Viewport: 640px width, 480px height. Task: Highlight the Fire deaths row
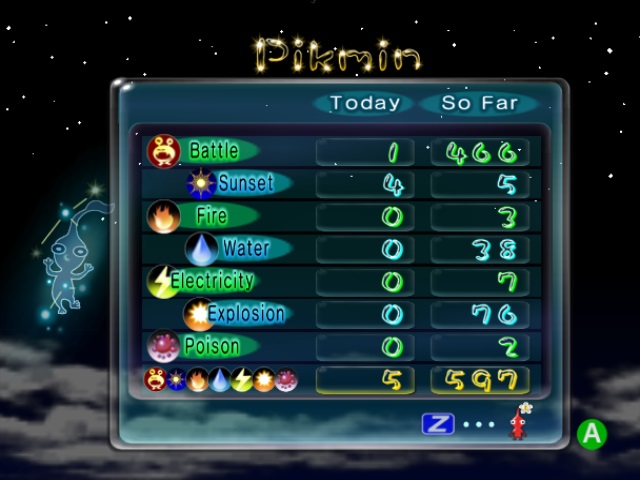pyautogui.click(x=210, y=216)
